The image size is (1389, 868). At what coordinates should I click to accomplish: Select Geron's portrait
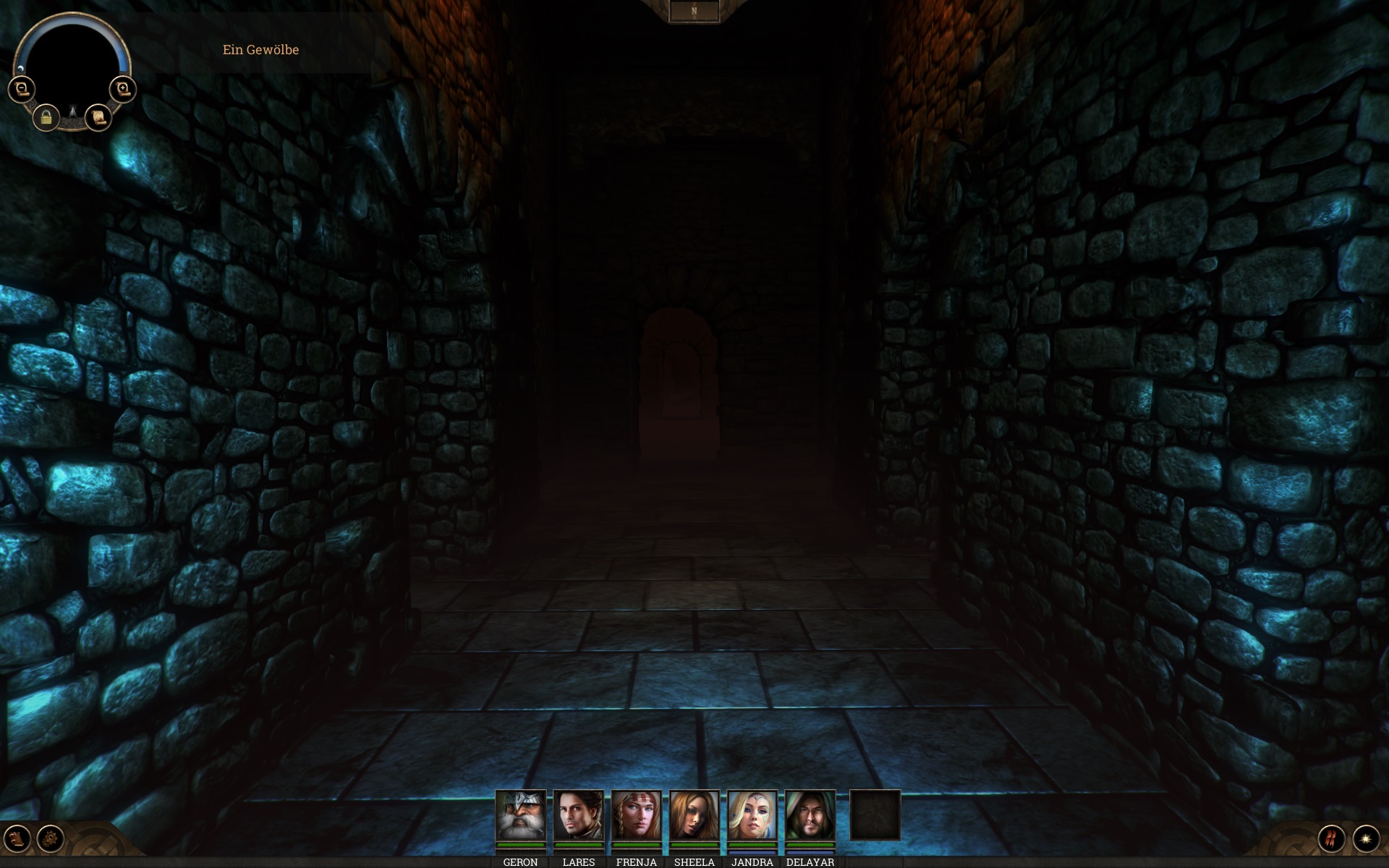(521, 815)
